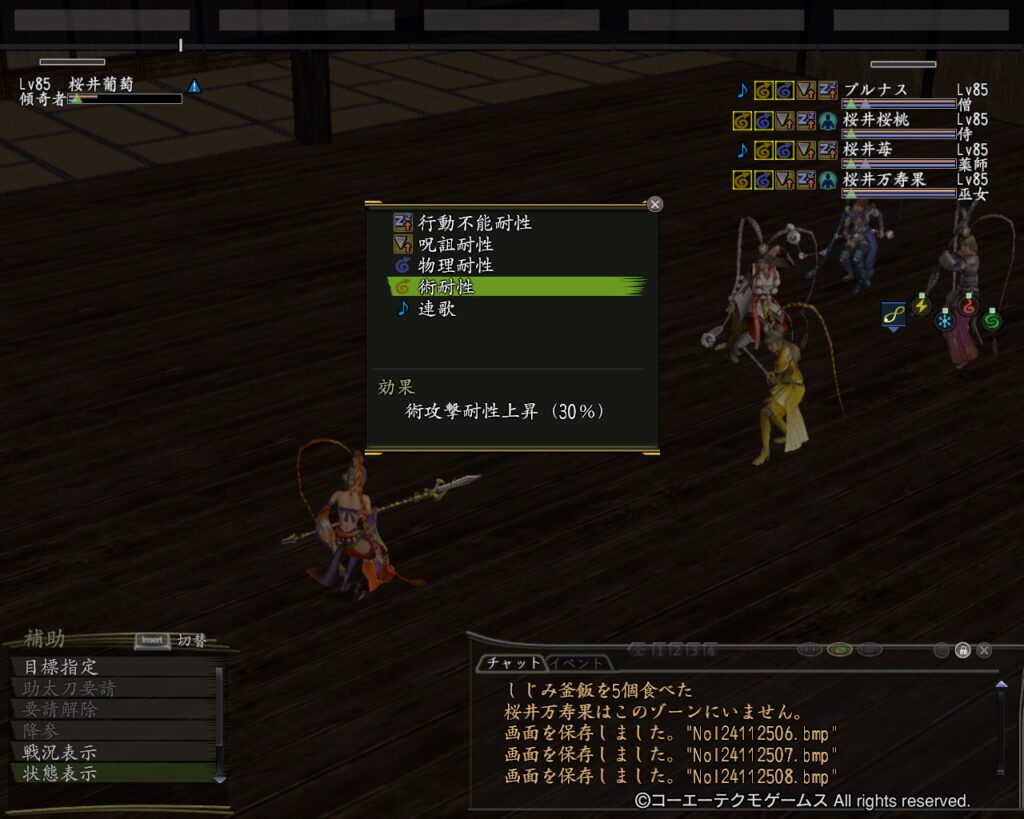Select 行動不能耐性 in the status list
This screenshot has height=819, width=1024.
(x=474, y=223)
